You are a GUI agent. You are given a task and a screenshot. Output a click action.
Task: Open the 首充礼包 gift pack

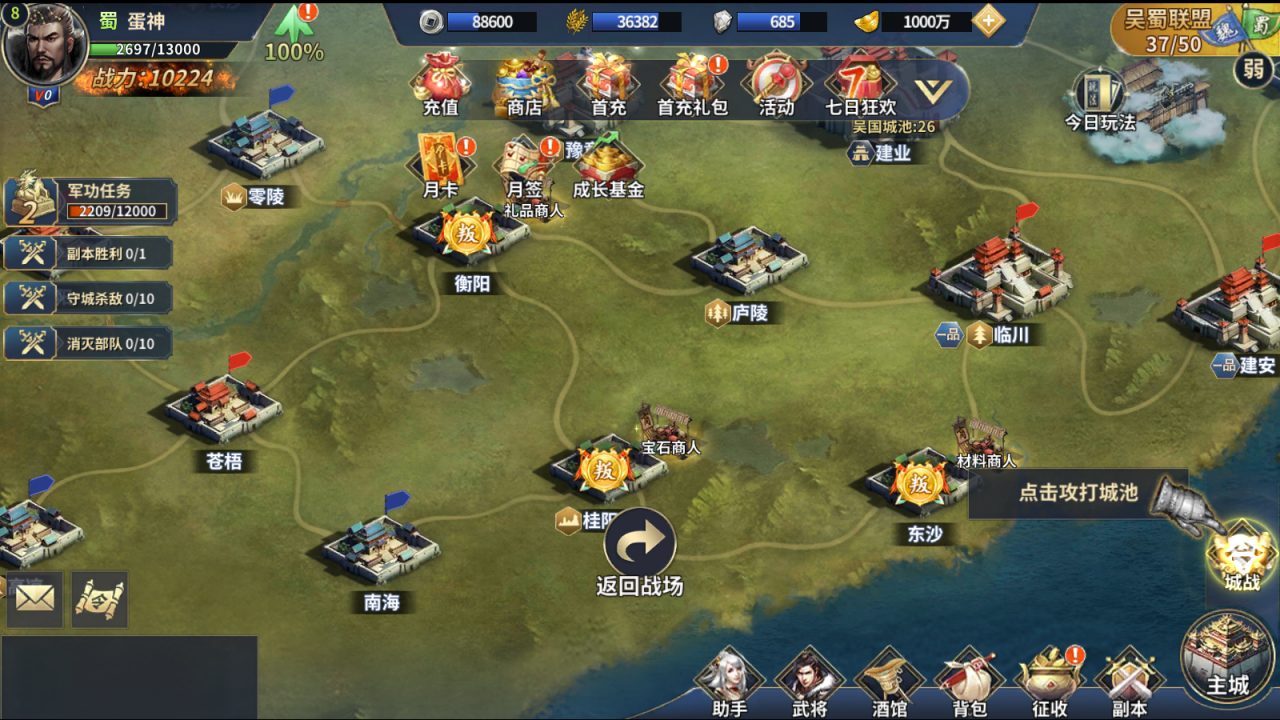coord(692,82)
